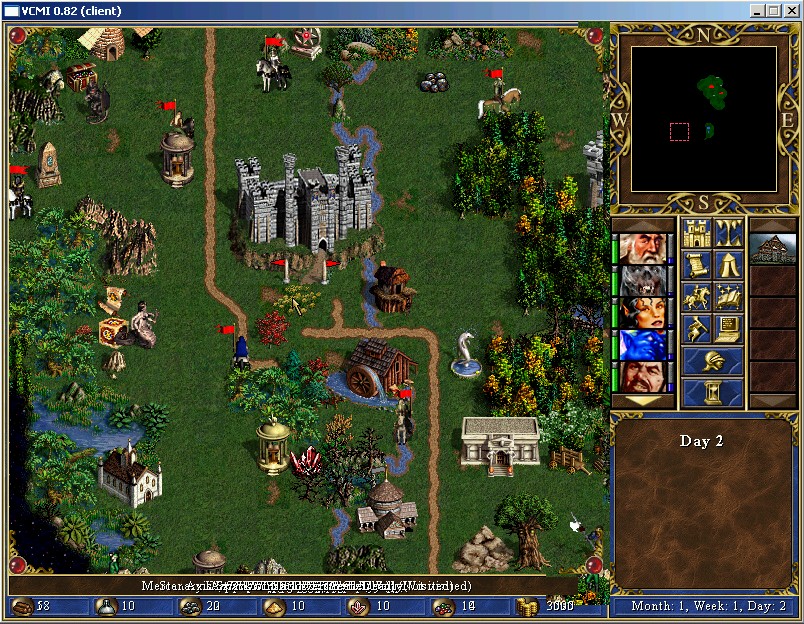
Task: Select the town thumbnail in the town list
Action: 773,249
